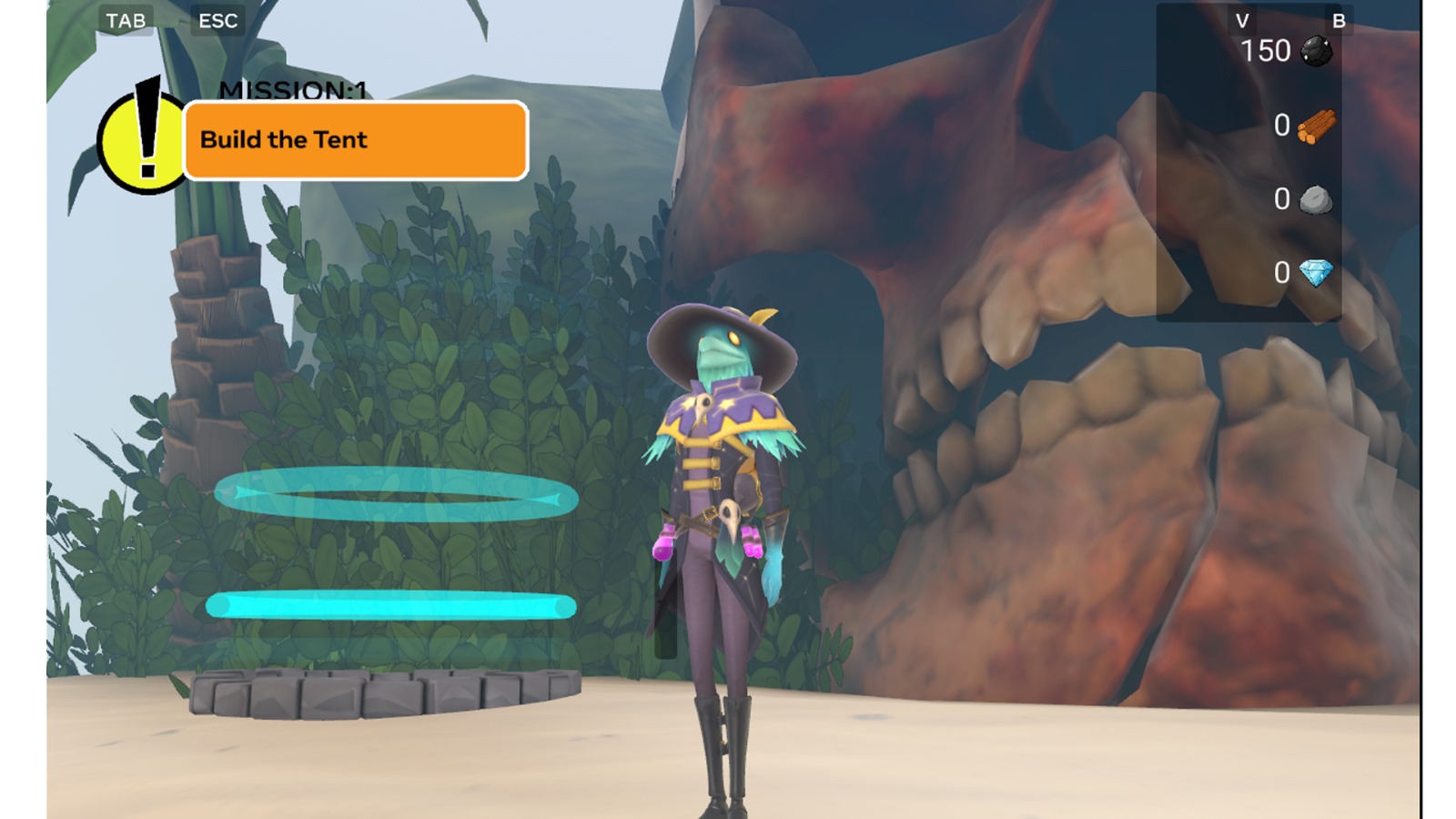Screen dimensions: 1456x819
Task: Open the Build the Tent mission banner
Action: click(355, 140)
